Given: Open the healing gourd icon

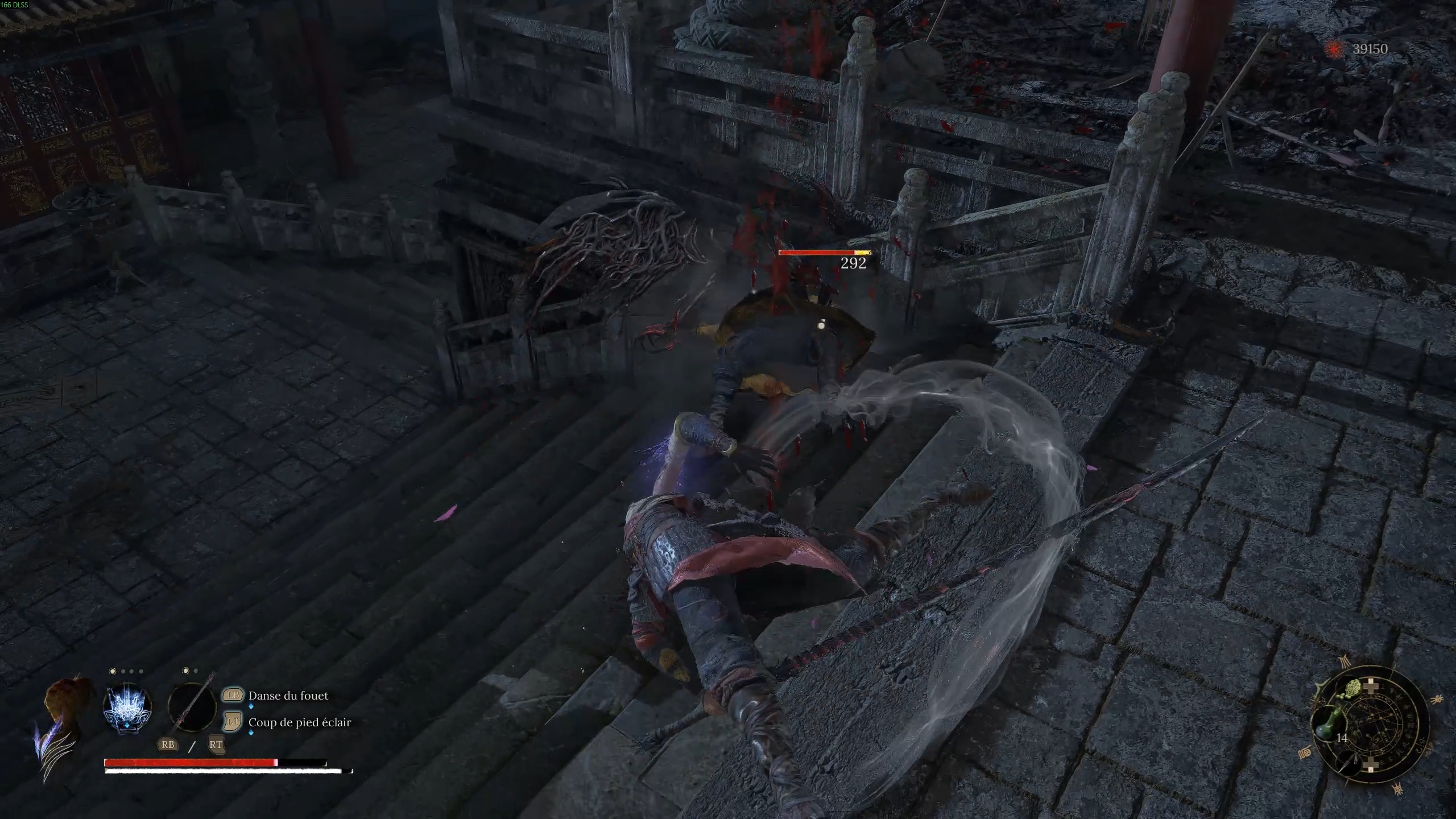Looking at the screenshot, I should pos(1330,723).
